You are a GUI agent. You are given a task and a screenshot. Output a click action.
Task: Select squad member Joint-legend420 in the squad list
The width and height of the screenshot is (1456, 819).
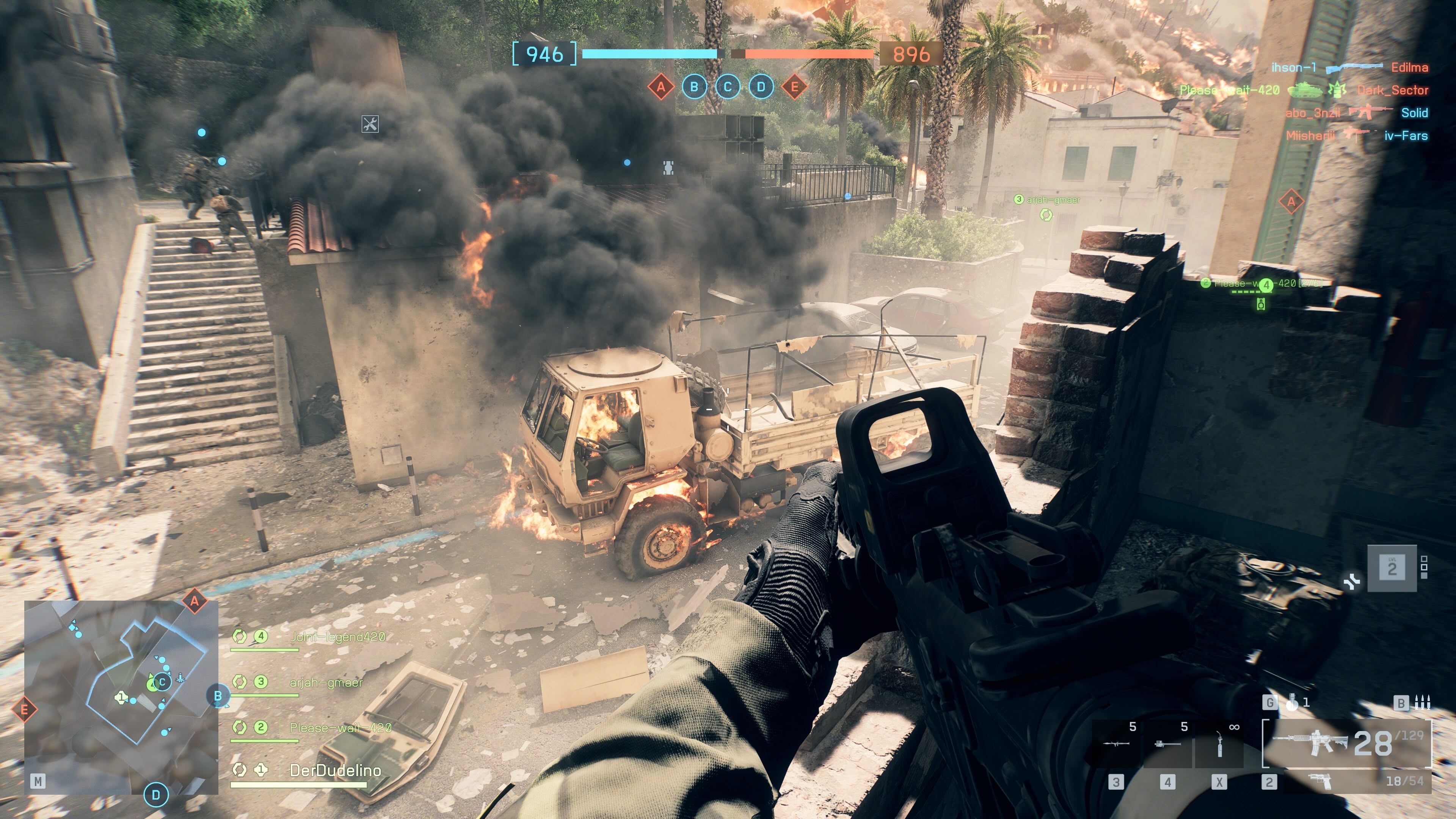click(x=337, y=637)
